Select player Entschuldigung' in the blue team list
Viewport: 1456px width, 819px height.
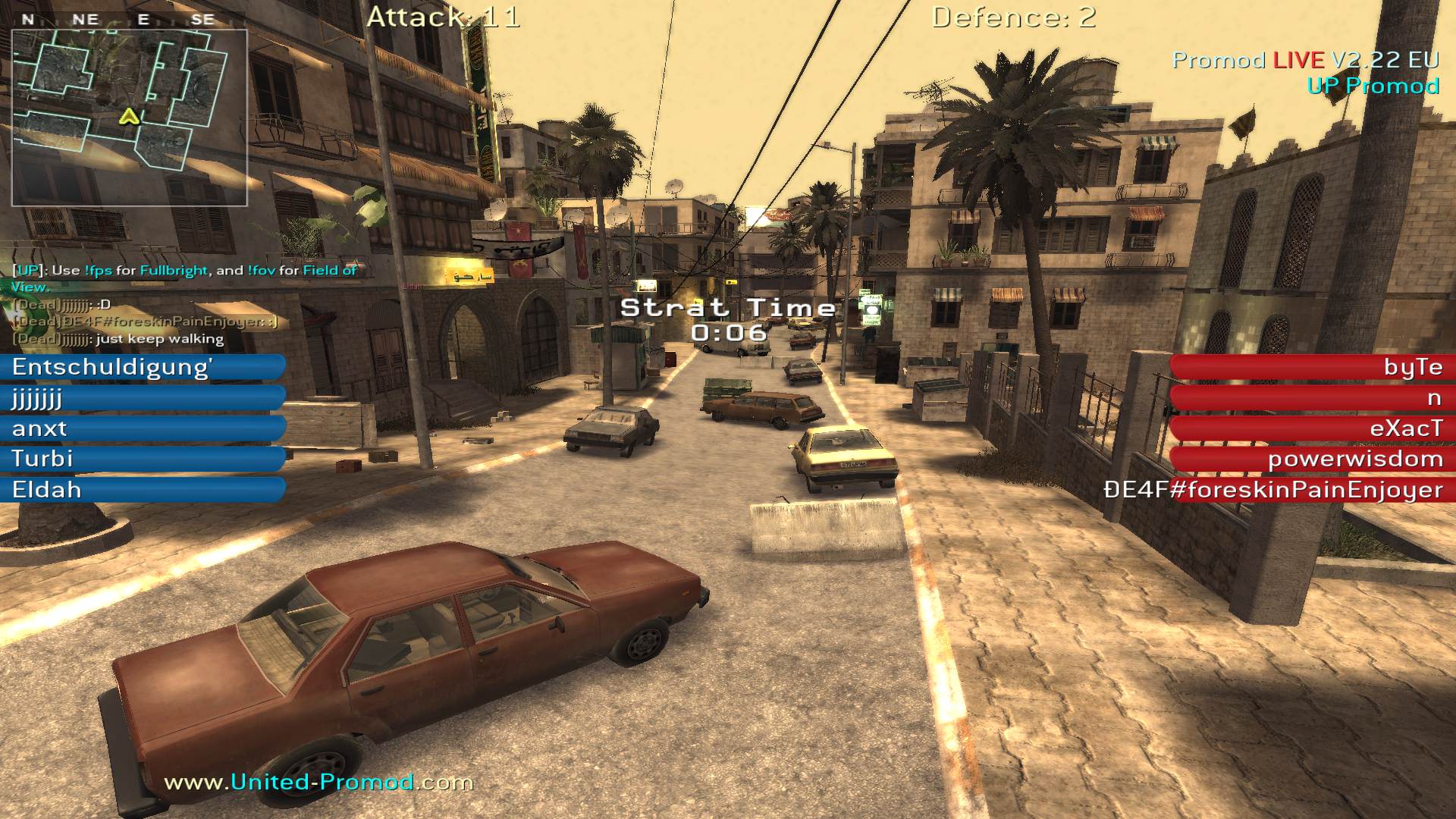click(143, 367)
